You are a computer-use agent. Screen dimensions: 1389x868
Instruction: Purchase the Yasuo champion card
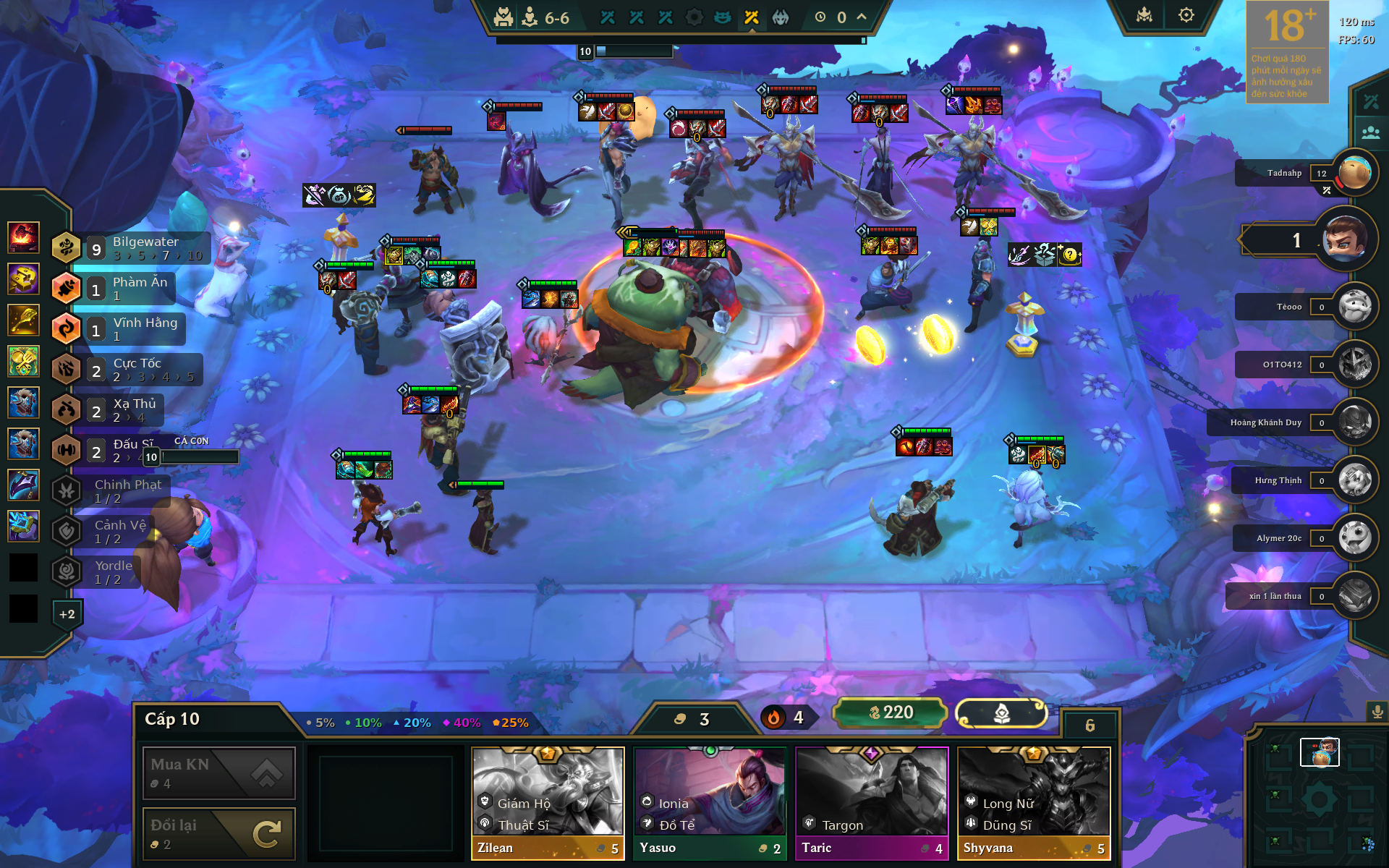pos(710,803)
